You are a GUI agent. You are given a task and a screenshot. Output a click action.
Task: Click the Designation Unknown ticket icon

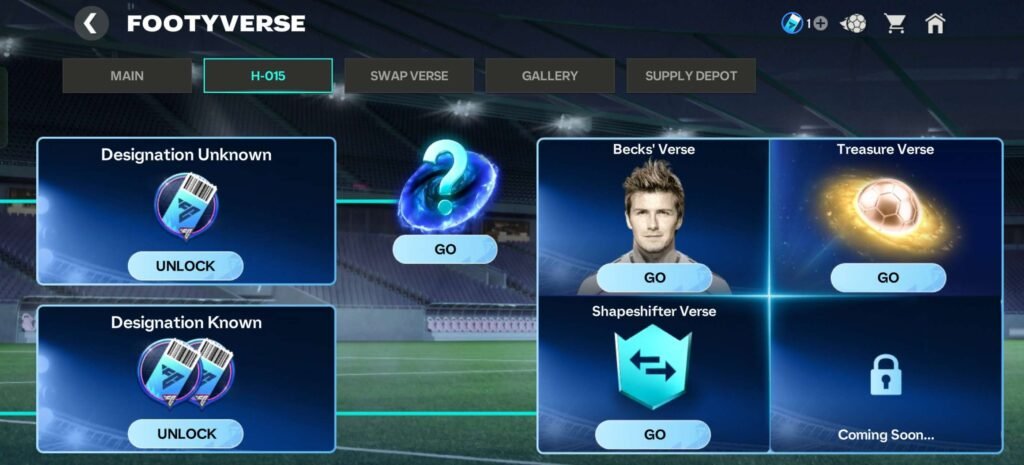click(x=186, y=206)
